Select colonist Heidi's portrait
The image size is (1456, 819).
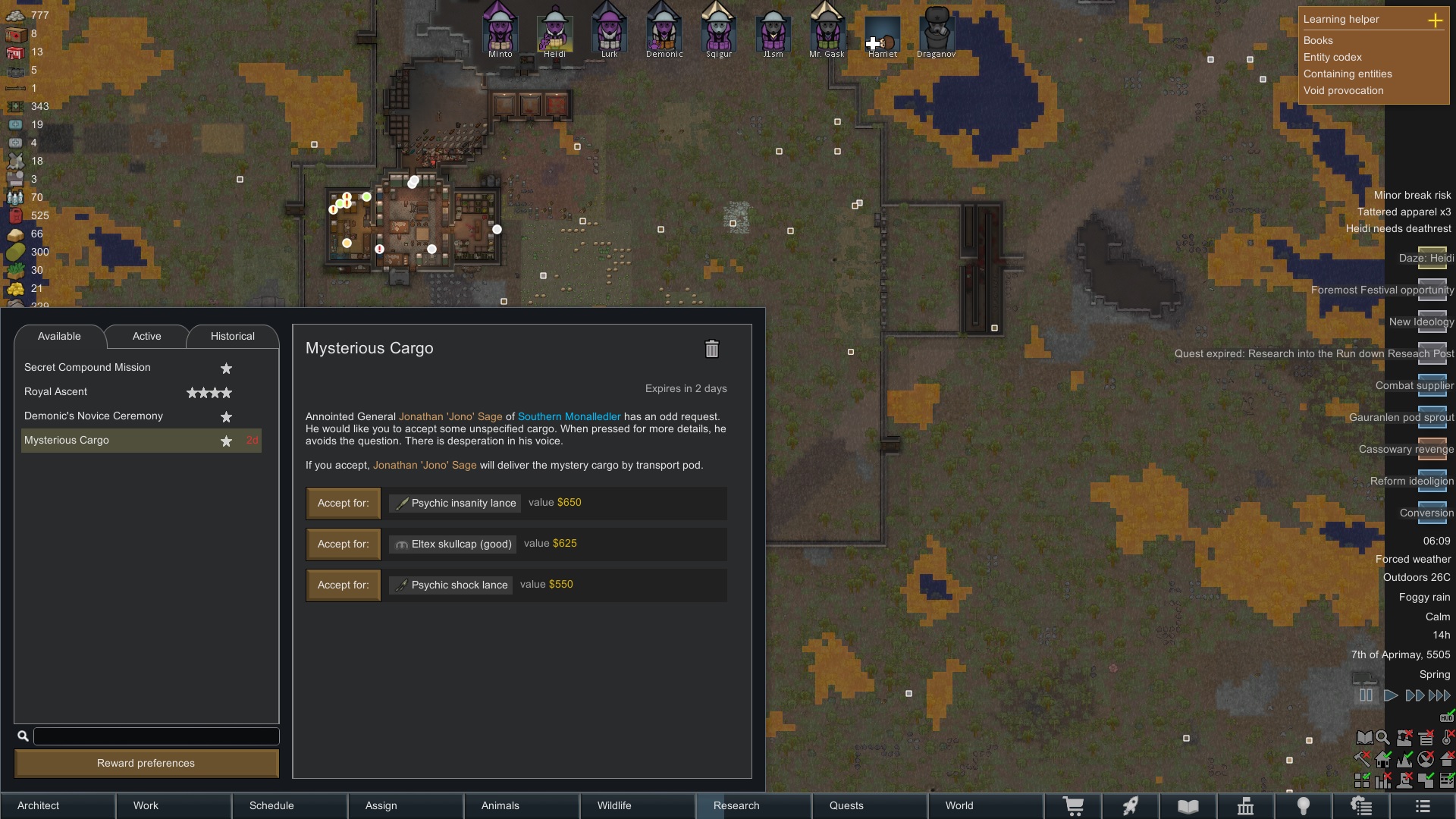pos(554,32)
